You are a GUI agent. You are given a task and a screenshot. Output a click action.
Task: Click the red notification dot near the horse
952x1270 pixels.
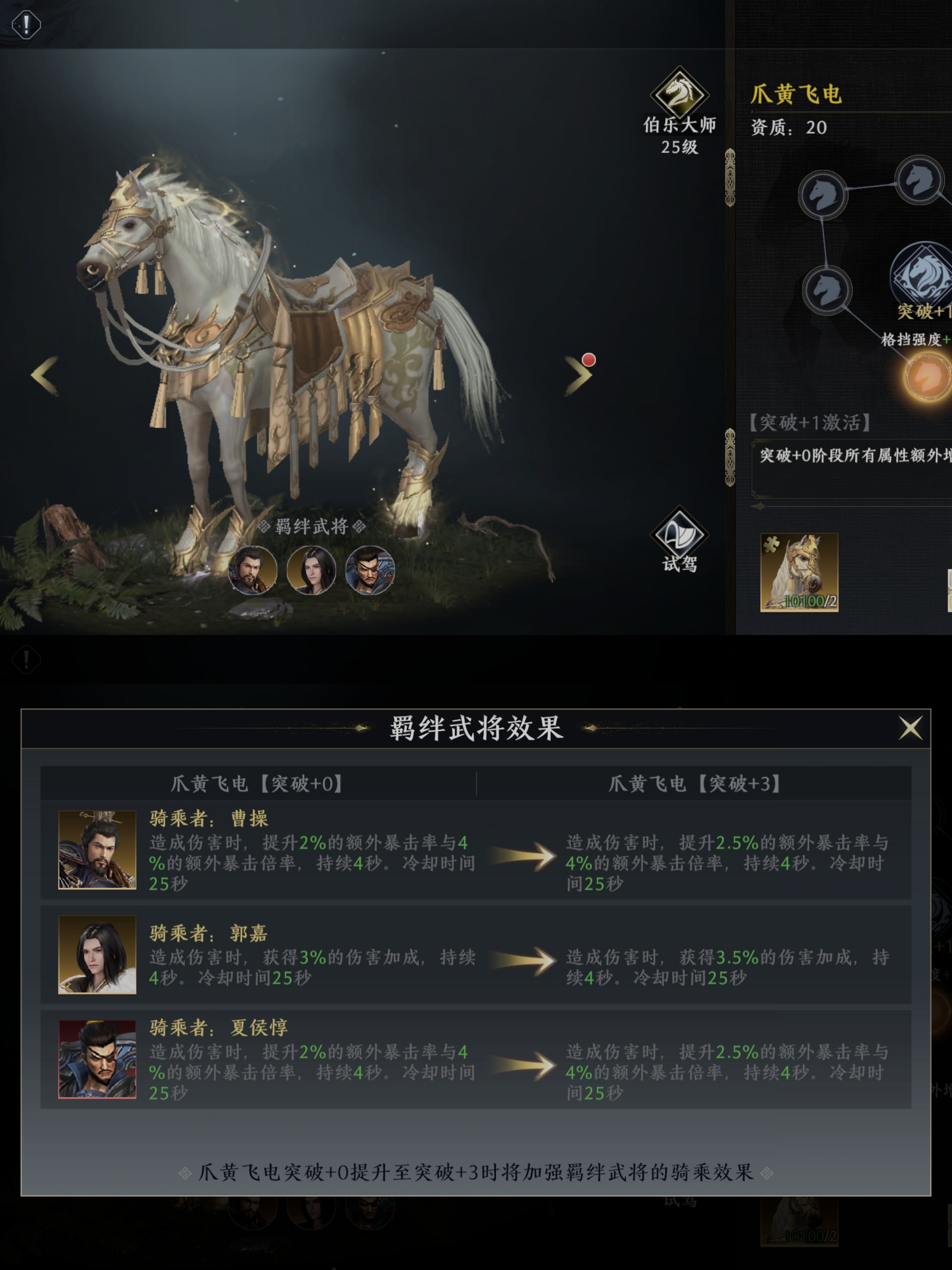(x=588, y=361)
